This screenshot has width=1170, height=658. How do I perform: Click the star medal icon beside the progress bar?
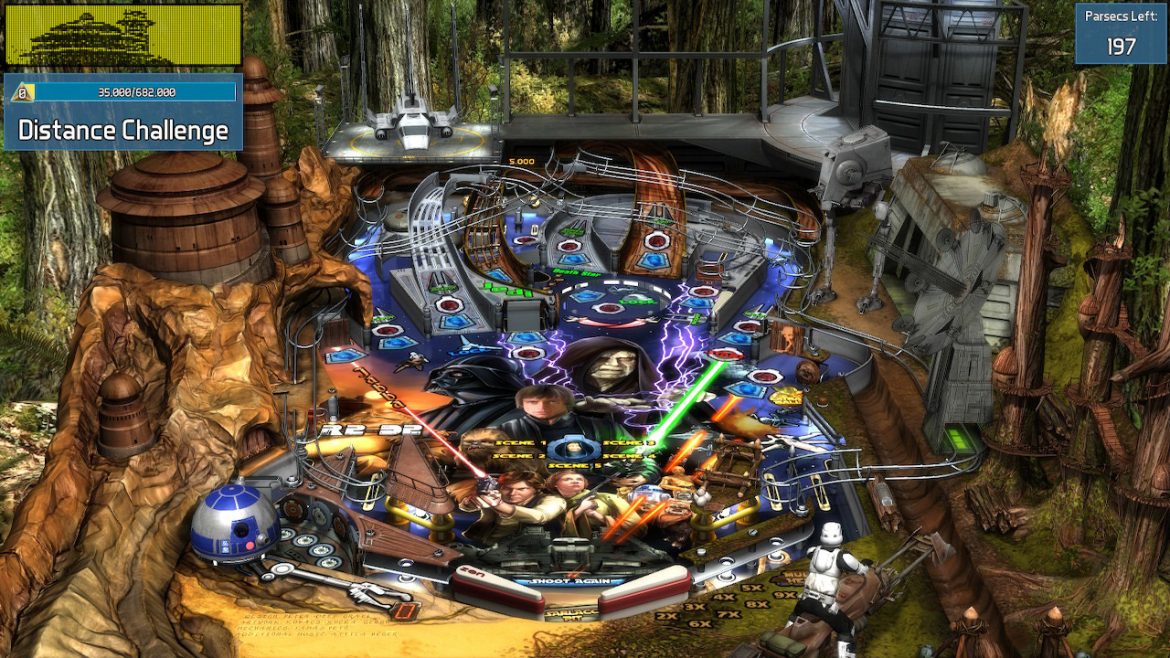(x=19, y=93)
